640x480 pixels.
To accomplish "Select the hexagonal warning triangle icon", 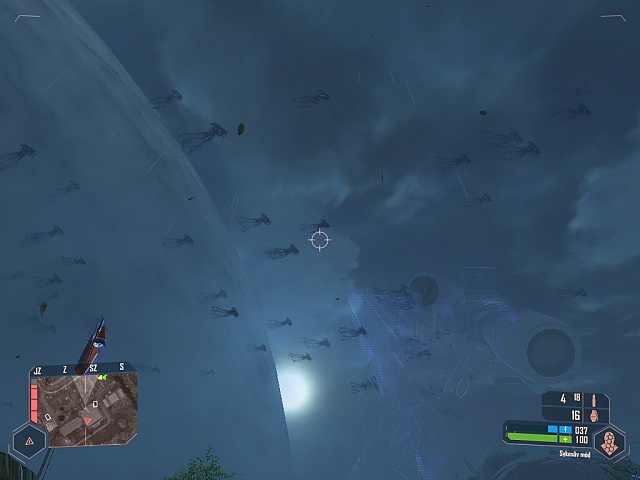I will [x=29, y=440].
